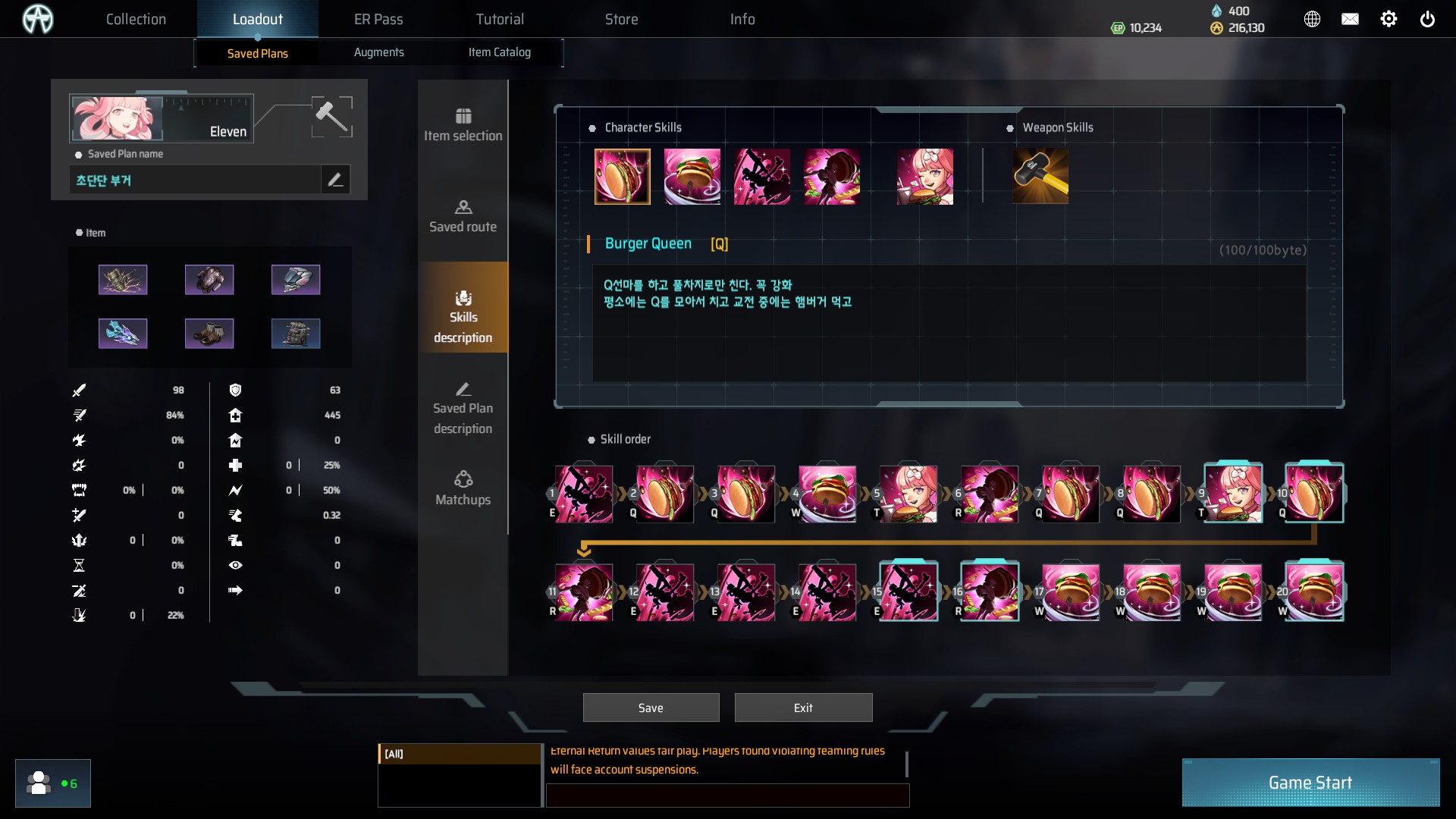
Task: Click the power button to quit
Action: pos(1427,19)
